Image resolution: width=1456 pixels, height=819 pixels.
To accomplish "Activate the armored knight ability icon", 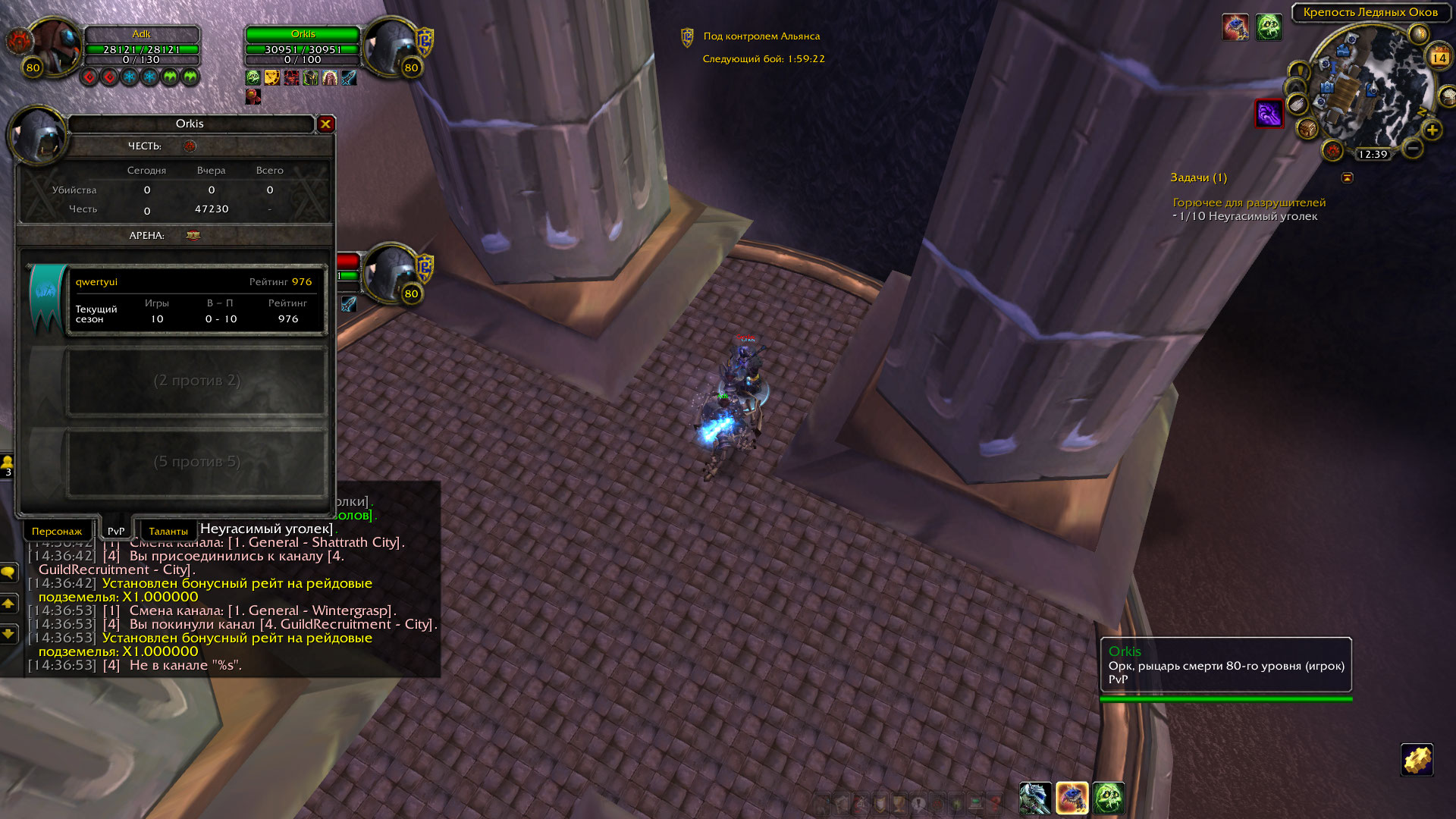I will [1035, 799].
